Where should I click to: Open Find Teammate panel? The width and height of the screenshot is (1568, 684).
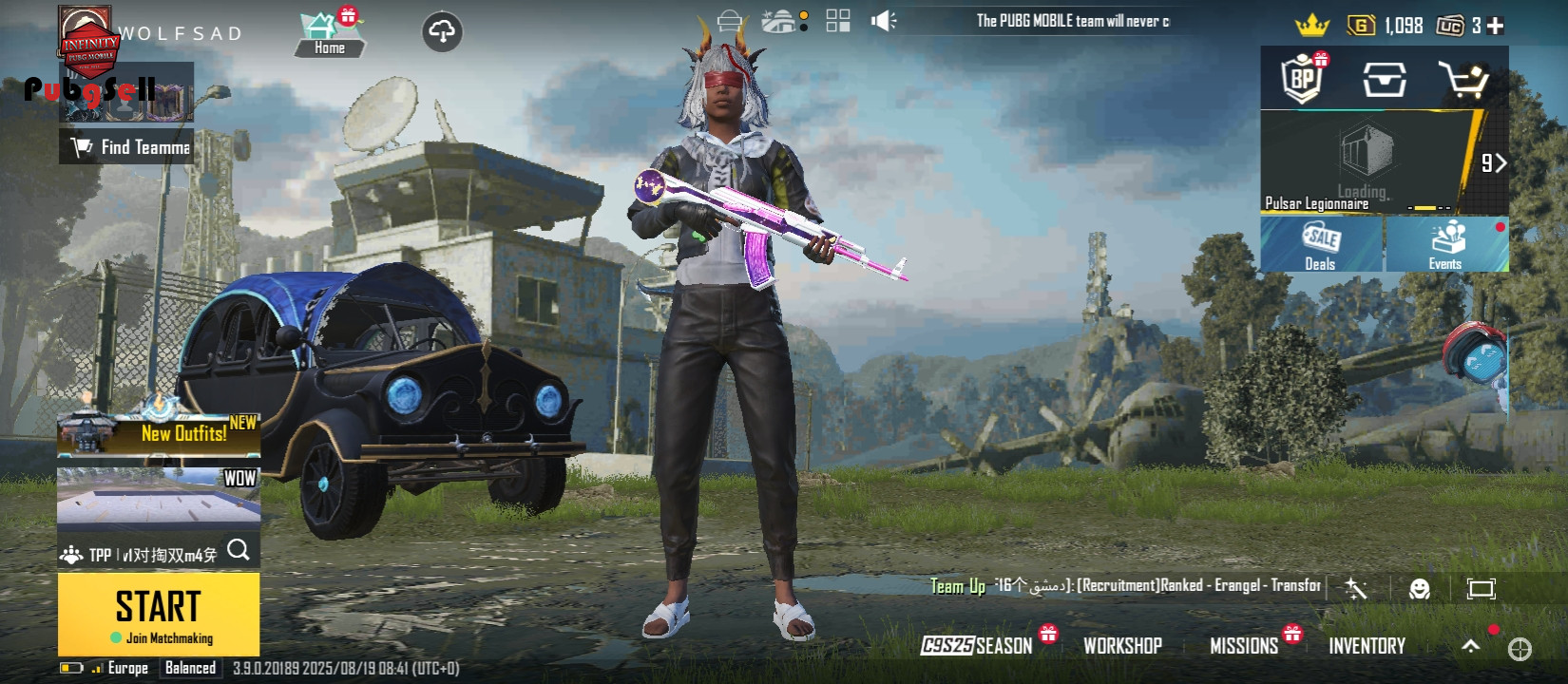[x=127, y=147]
